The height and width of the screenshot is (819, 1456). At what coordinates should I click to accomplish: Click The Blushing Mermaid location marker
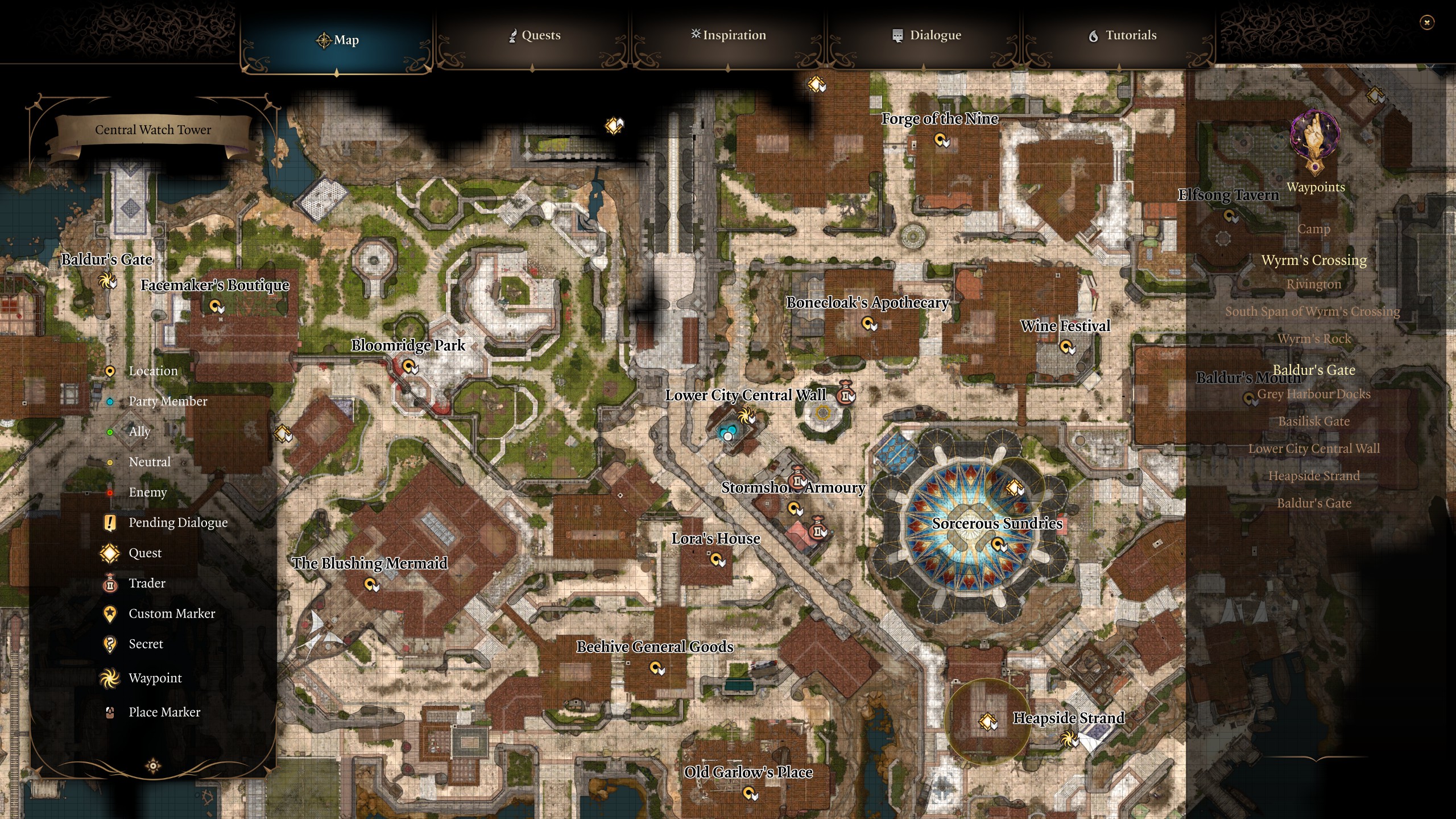coord(371,584)
